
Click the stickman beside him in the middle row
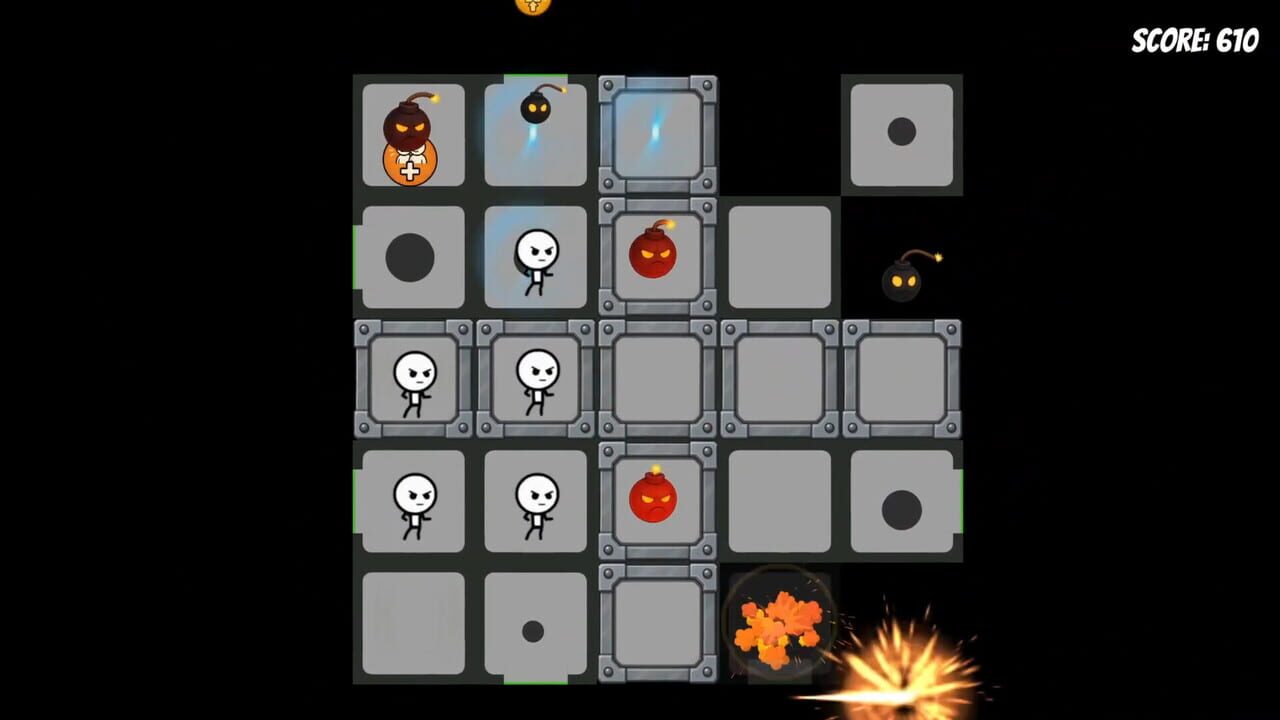pos(535,380)
